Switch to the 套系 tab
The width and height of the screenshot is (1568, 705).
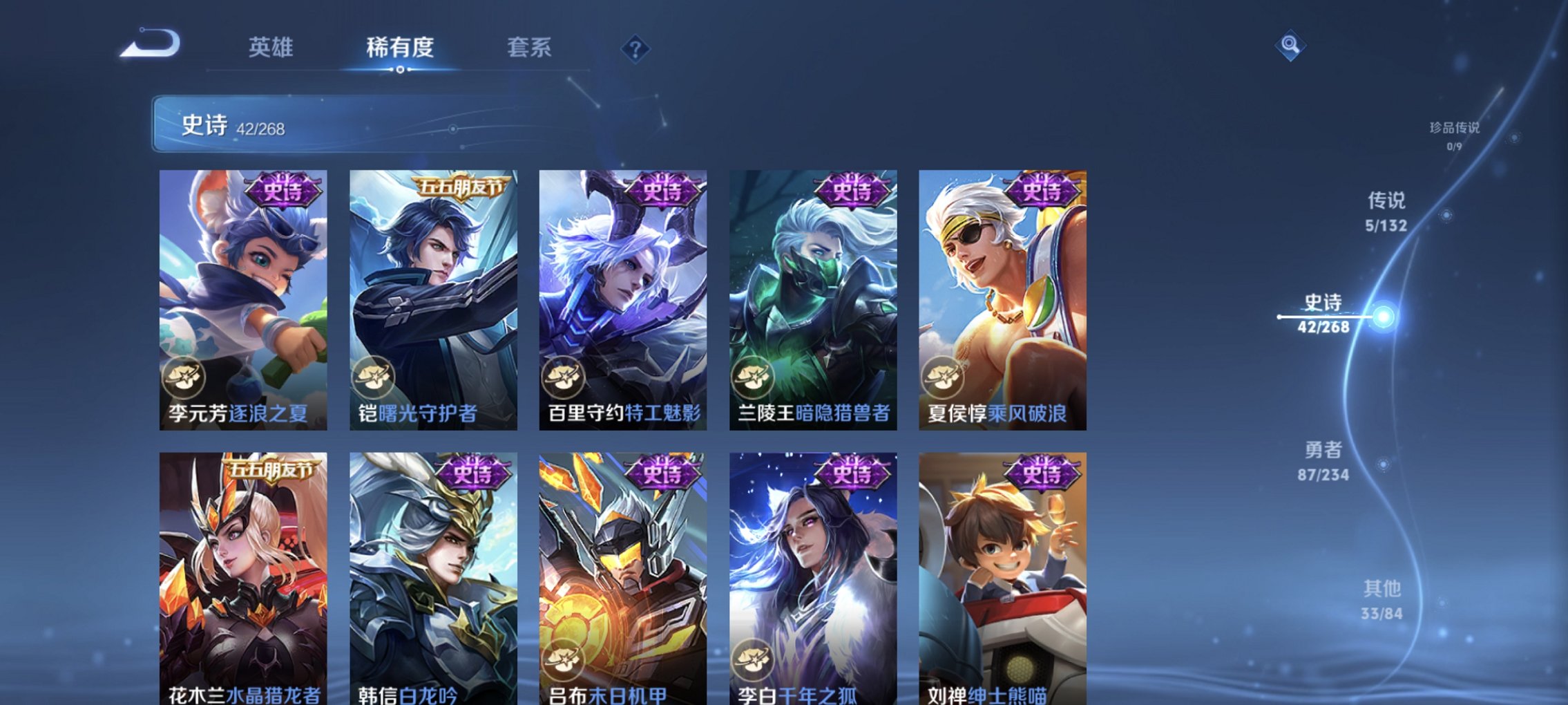pyautogui.click(x=530, y=48)
